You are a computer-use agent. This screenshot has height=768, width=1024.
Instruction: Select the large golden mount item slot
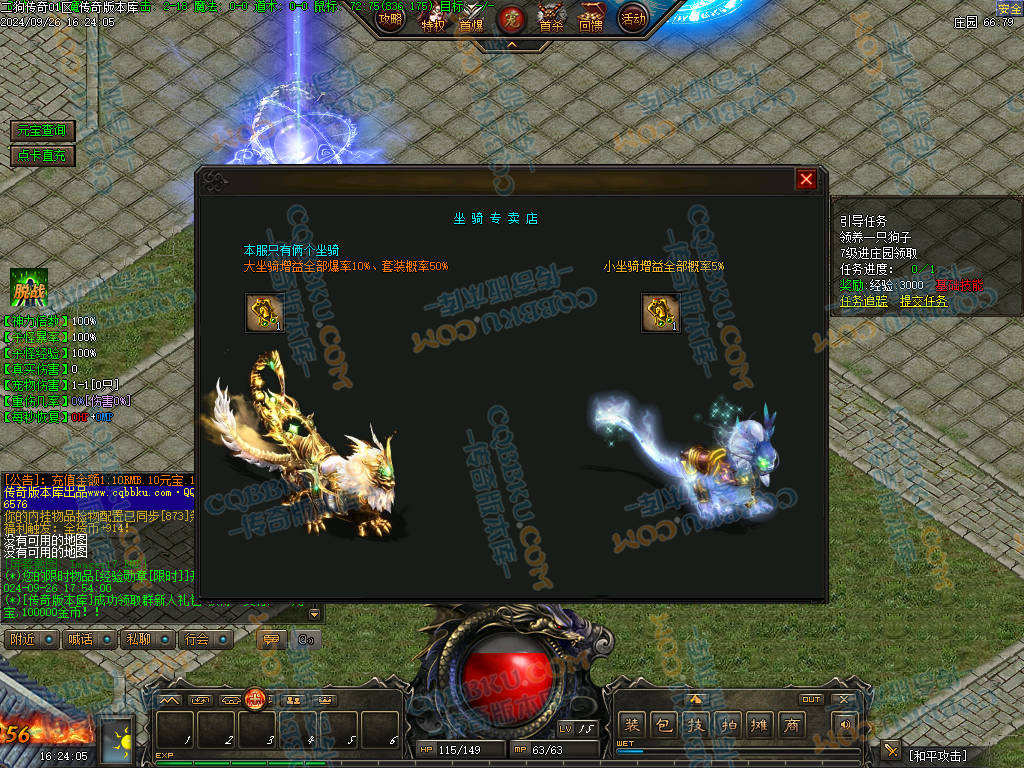point(264,312)
